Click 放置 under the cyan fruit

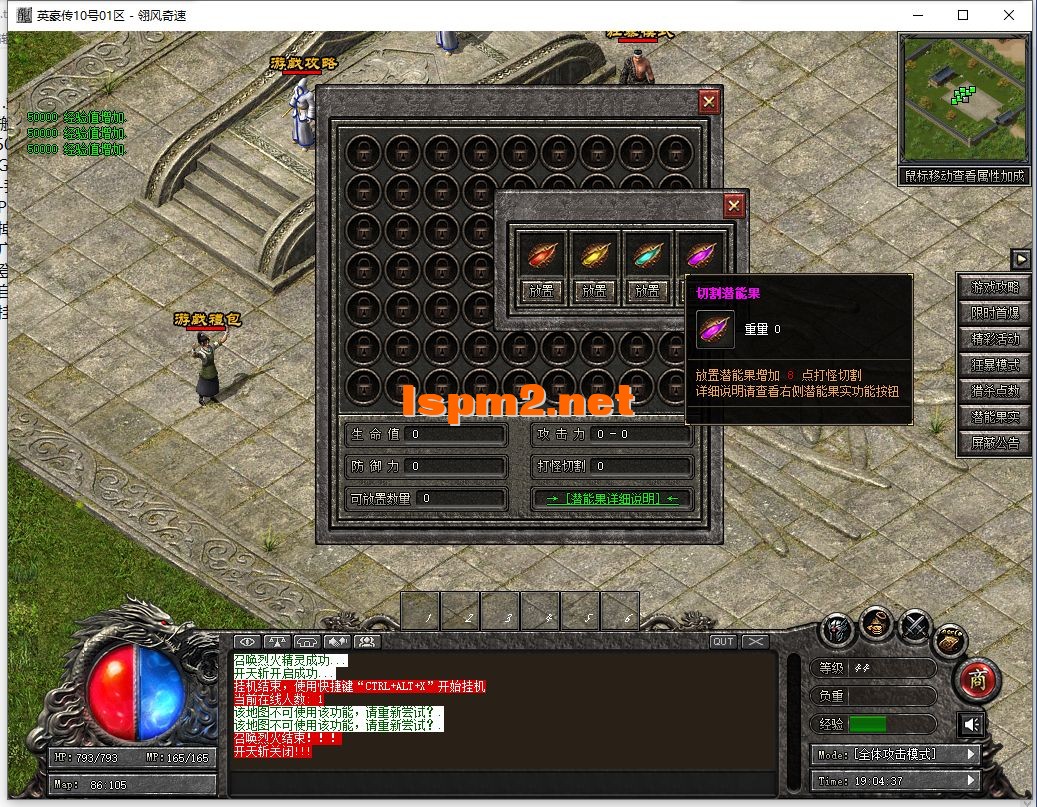(647, 291)
